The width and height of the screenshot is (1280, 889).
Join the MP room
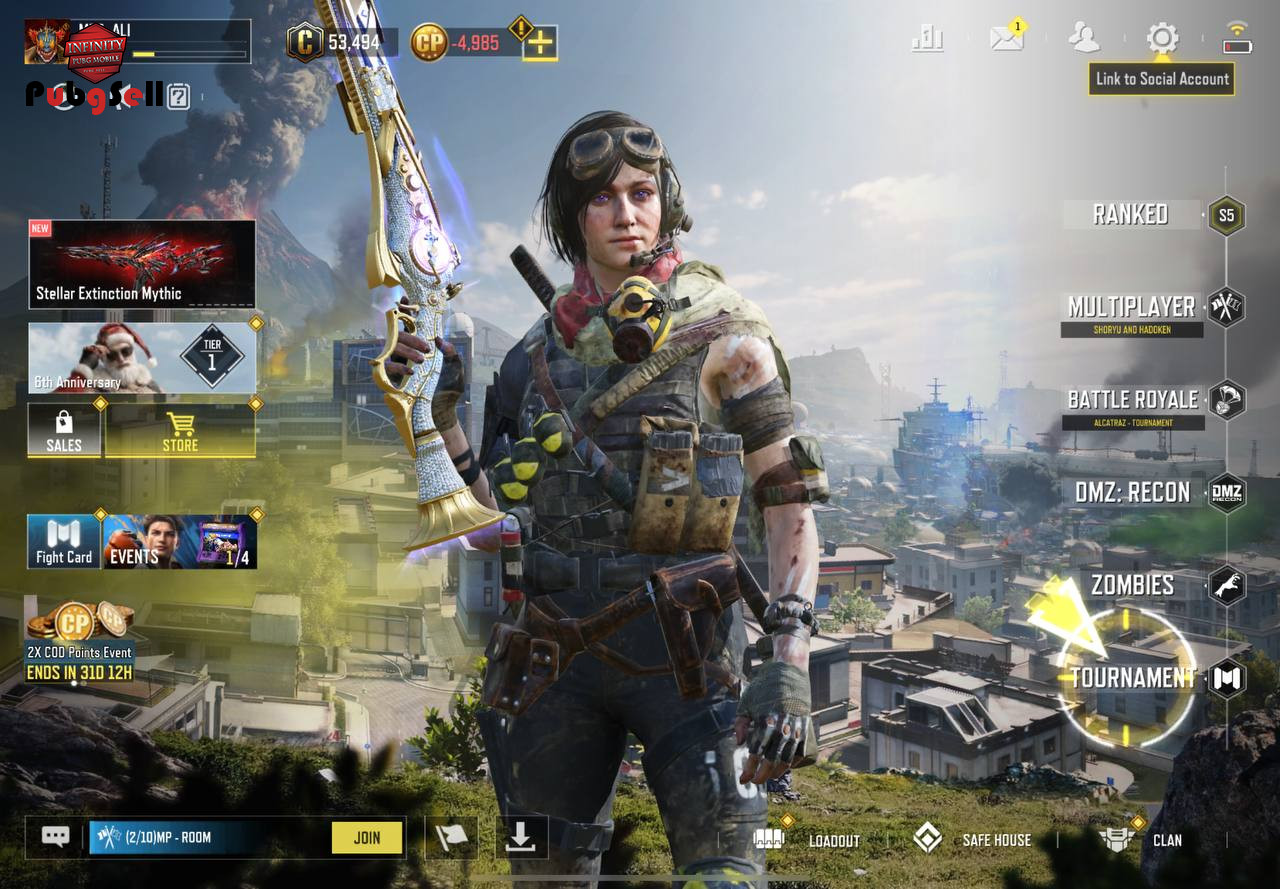click(367, 838)
